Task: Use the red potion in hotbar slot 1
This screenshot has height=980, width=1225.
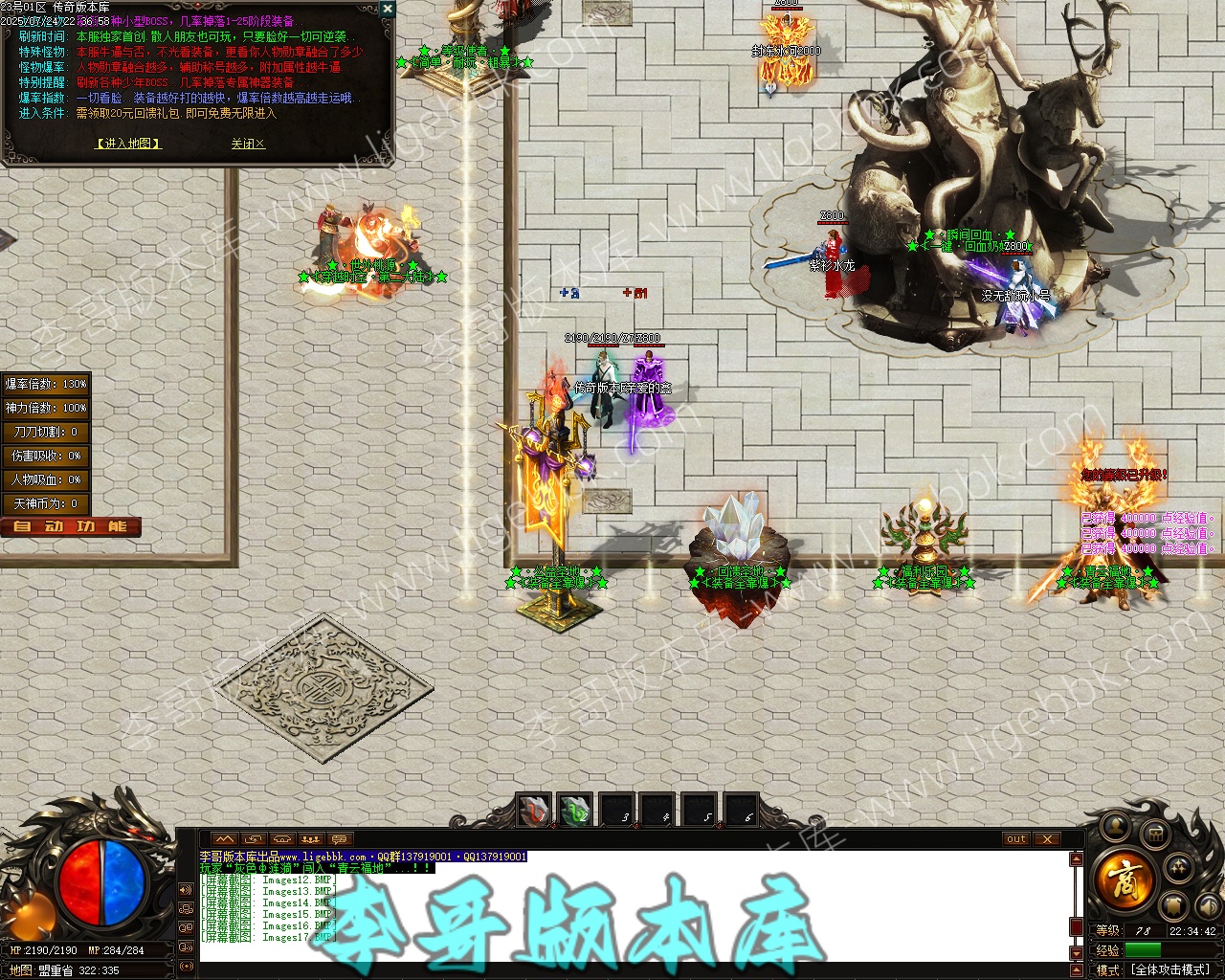Action: 534,811
